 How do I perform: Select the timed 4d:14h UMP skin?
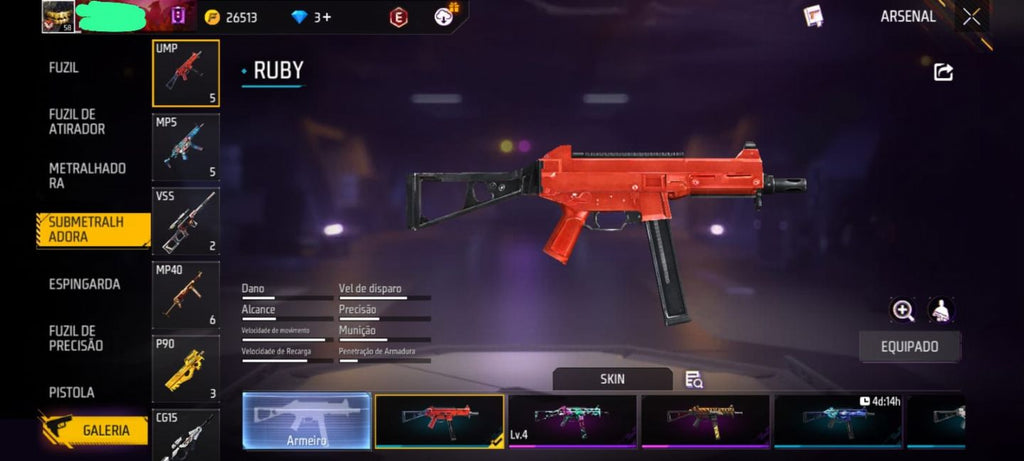838,421
